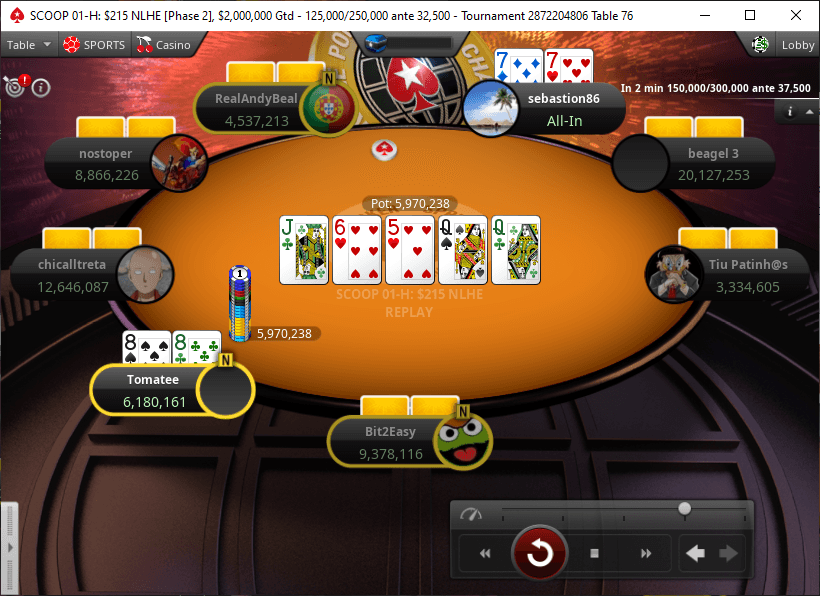Collapse the tournament info panel arrow
820x596 pixels.
tap(809, 111)
